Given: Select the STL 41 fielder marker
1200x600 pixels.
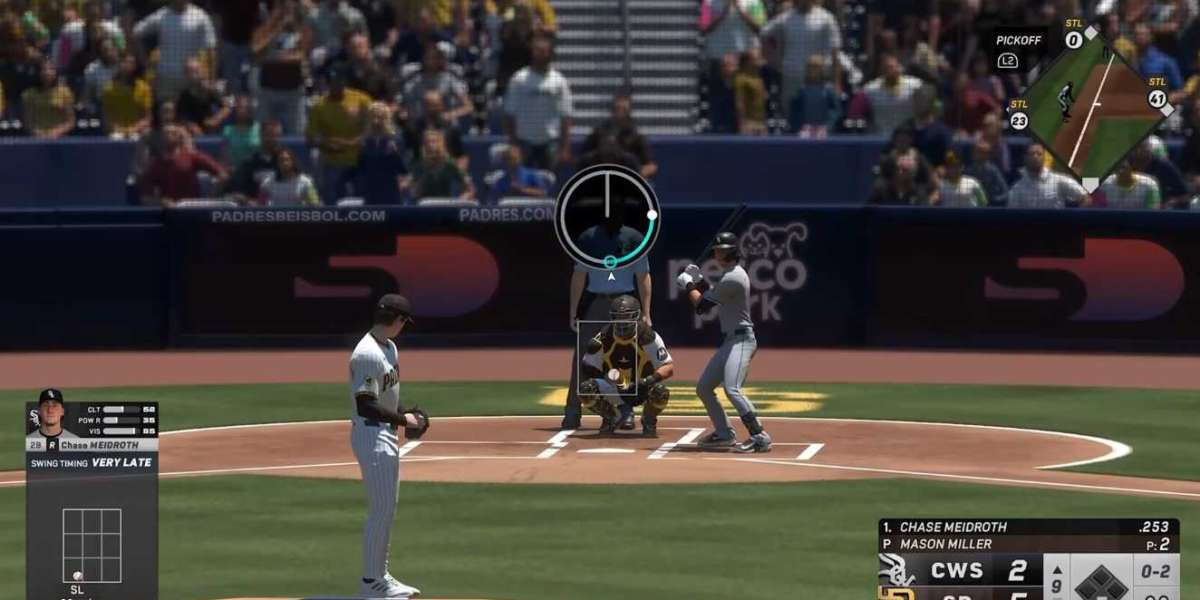Looking at the screenshot, I should 1157,98.
